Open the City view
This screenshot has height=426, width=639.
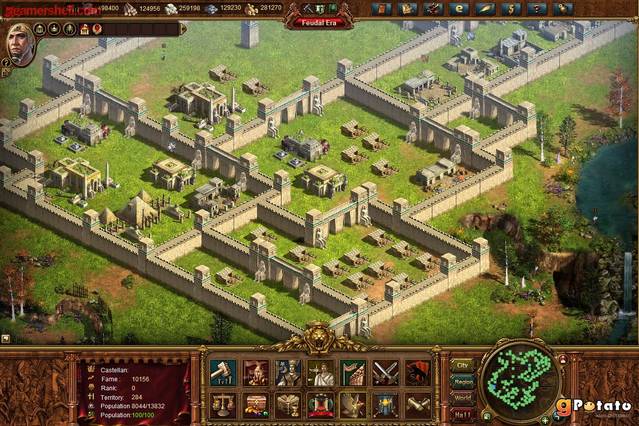(x=462, y=365)
